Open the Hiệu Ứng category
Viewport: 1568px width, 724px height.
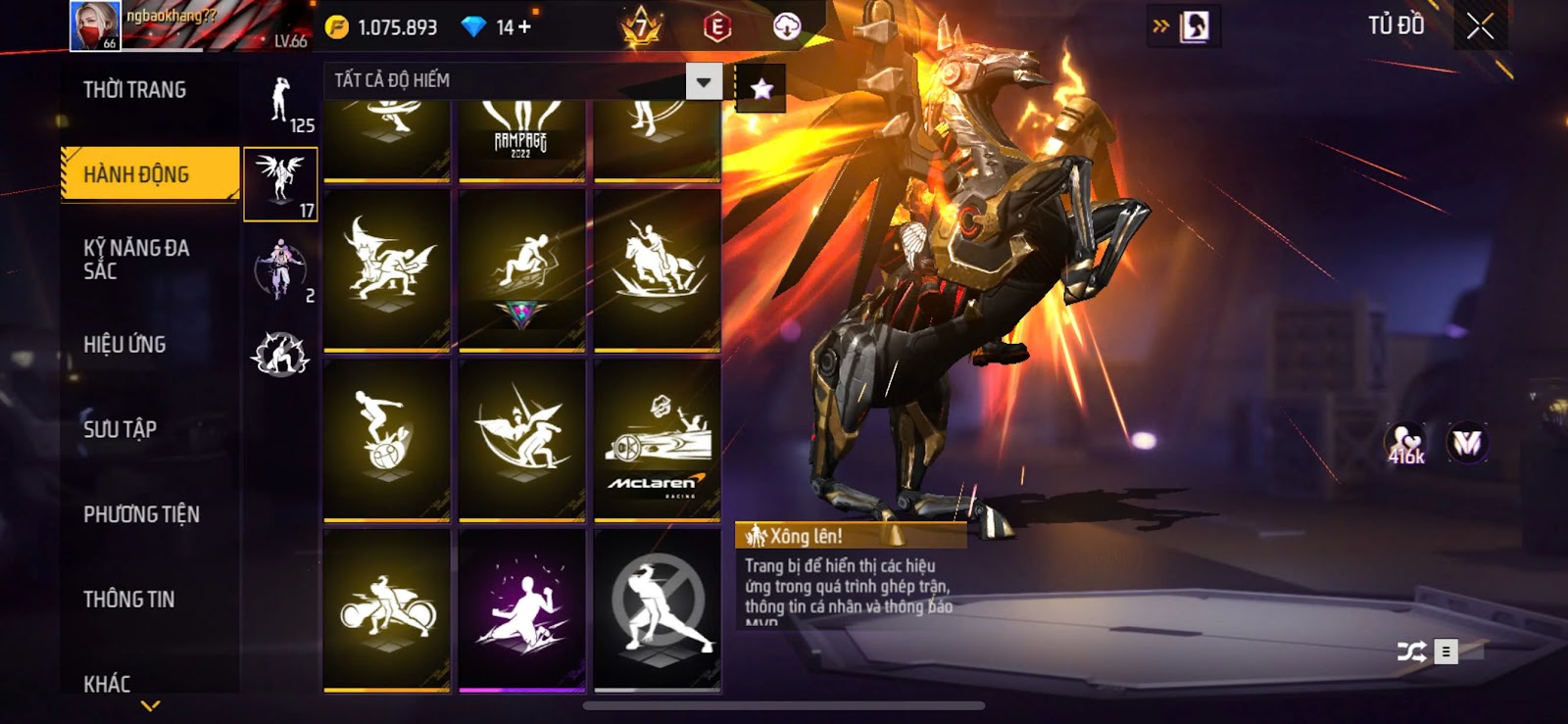pyautogui.click(x=124, y=345)
